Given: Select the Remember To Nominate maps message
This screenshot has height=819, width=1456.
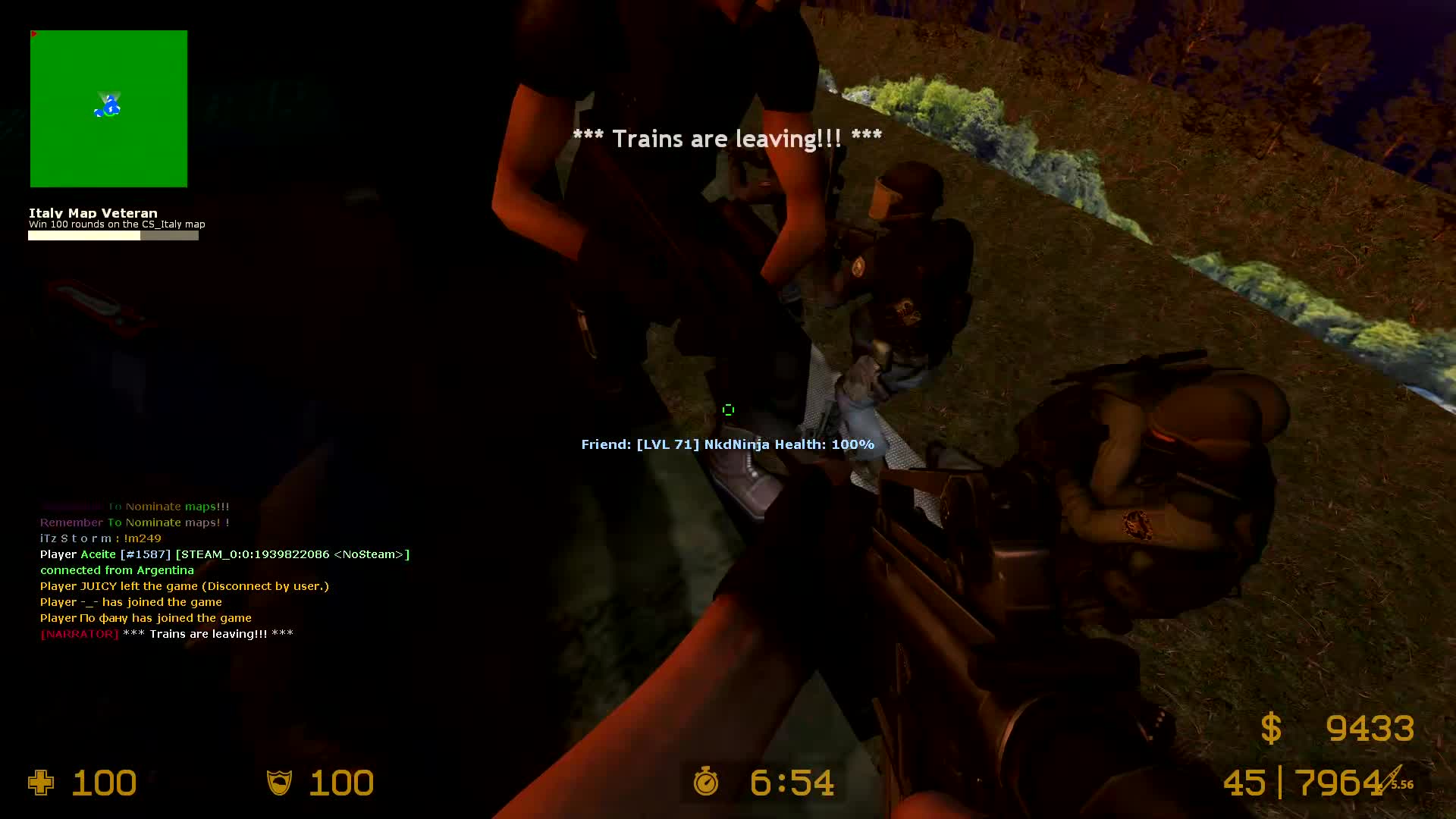Looking at the screenshot, I should (x=134, y=522).
